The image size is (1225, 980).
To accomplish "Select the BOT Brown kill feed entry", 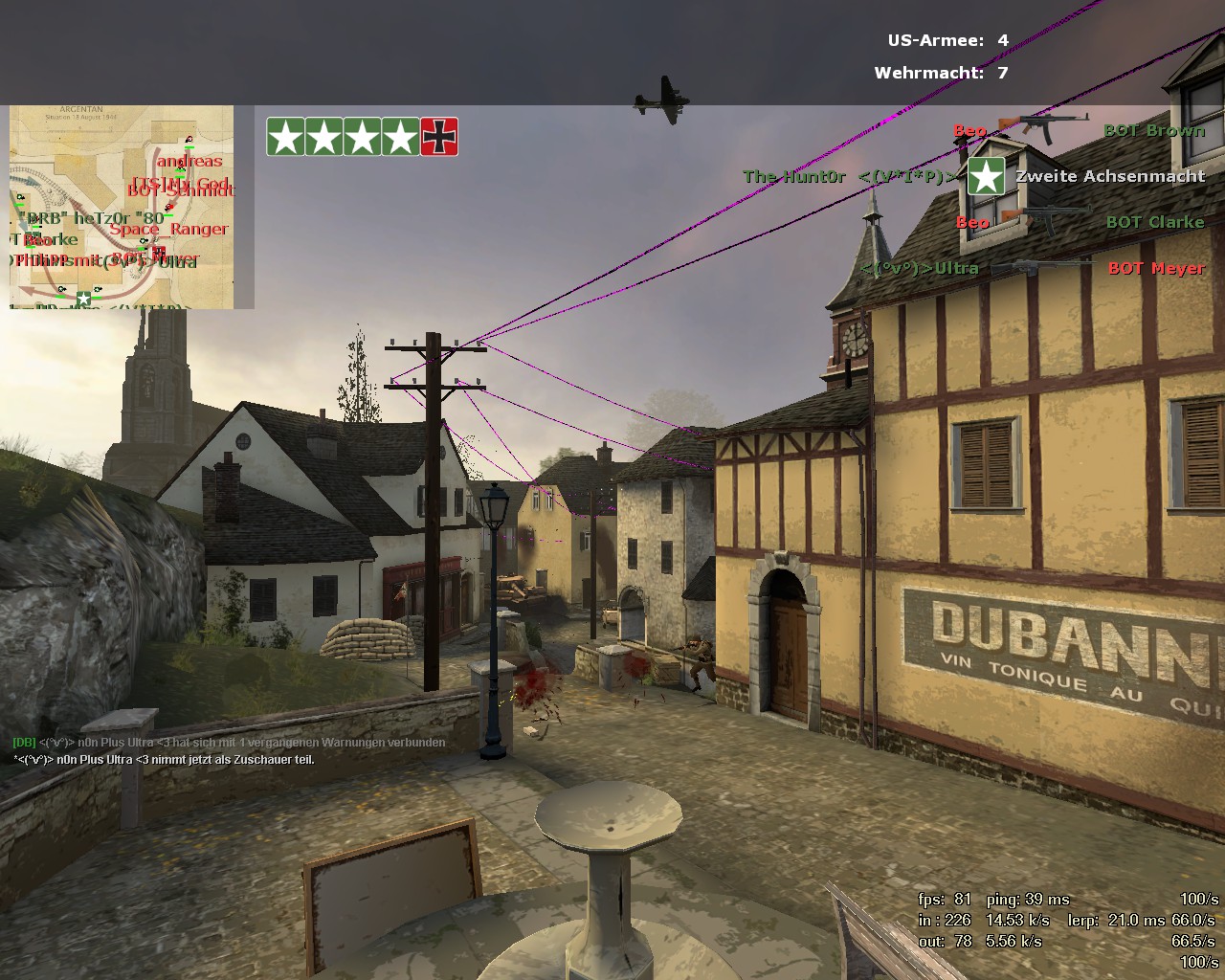I will click(x=1153, y=131).
